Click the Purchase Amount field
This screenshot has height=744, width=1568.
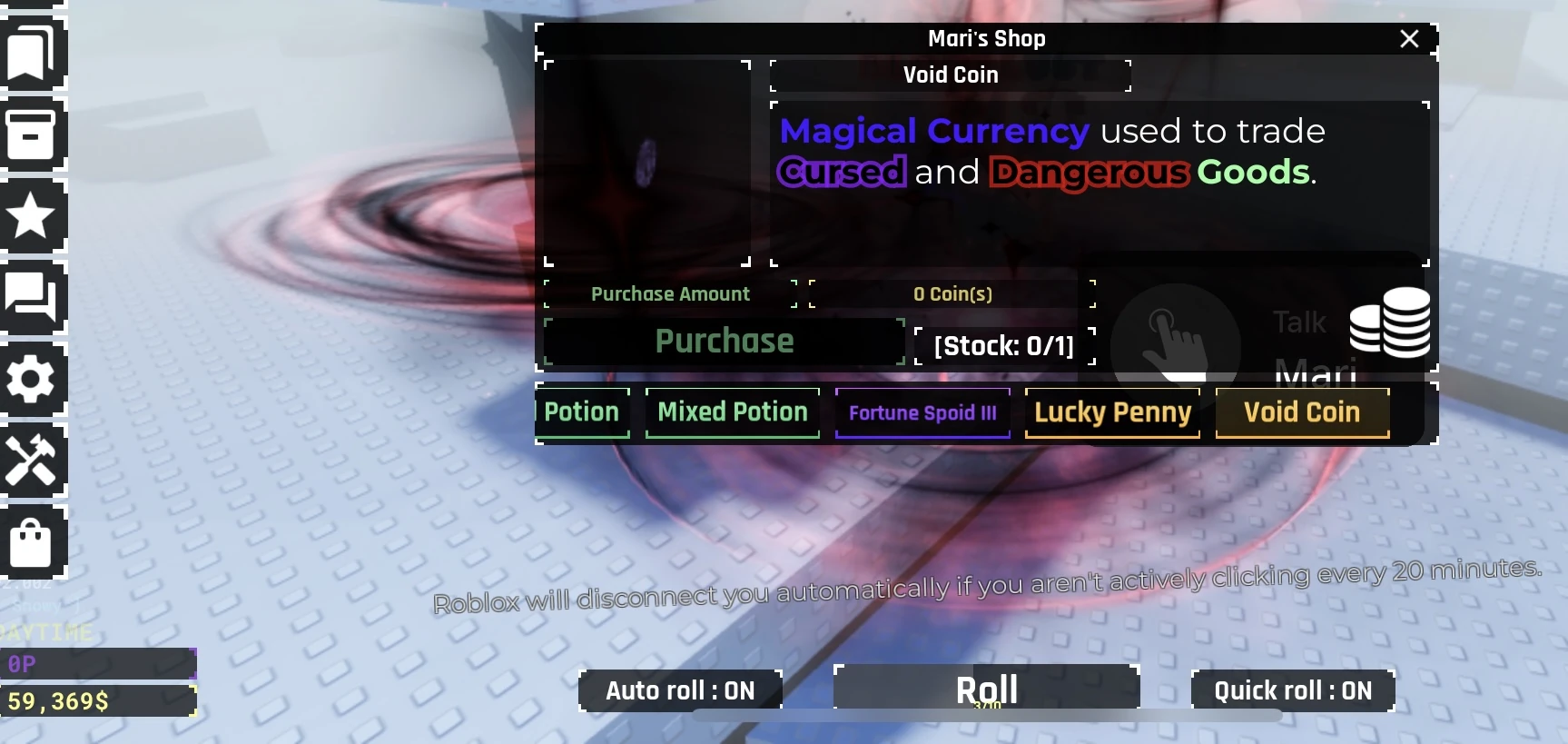671,293
